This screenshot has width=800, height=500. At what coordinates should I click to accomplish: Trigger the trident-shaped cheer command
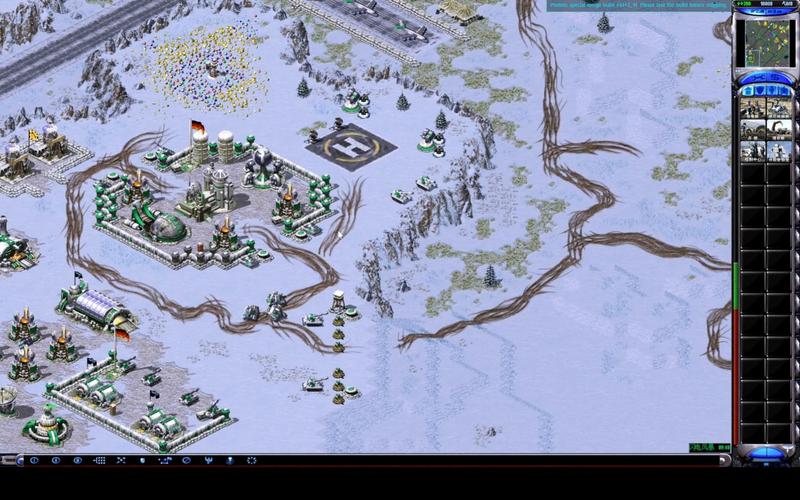[208, 461]
